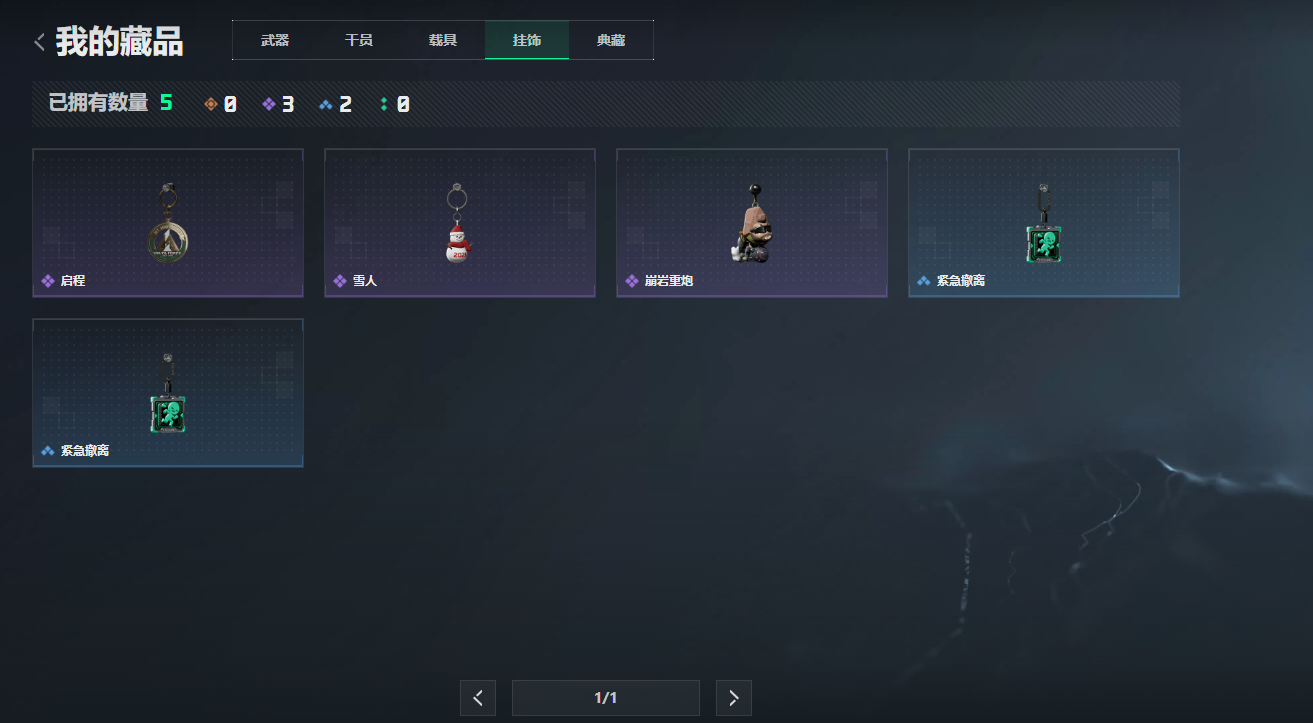The height and width of the screenshot is (723, 1313).
Task: Click the previous page arrow
Action: [477, 697]
